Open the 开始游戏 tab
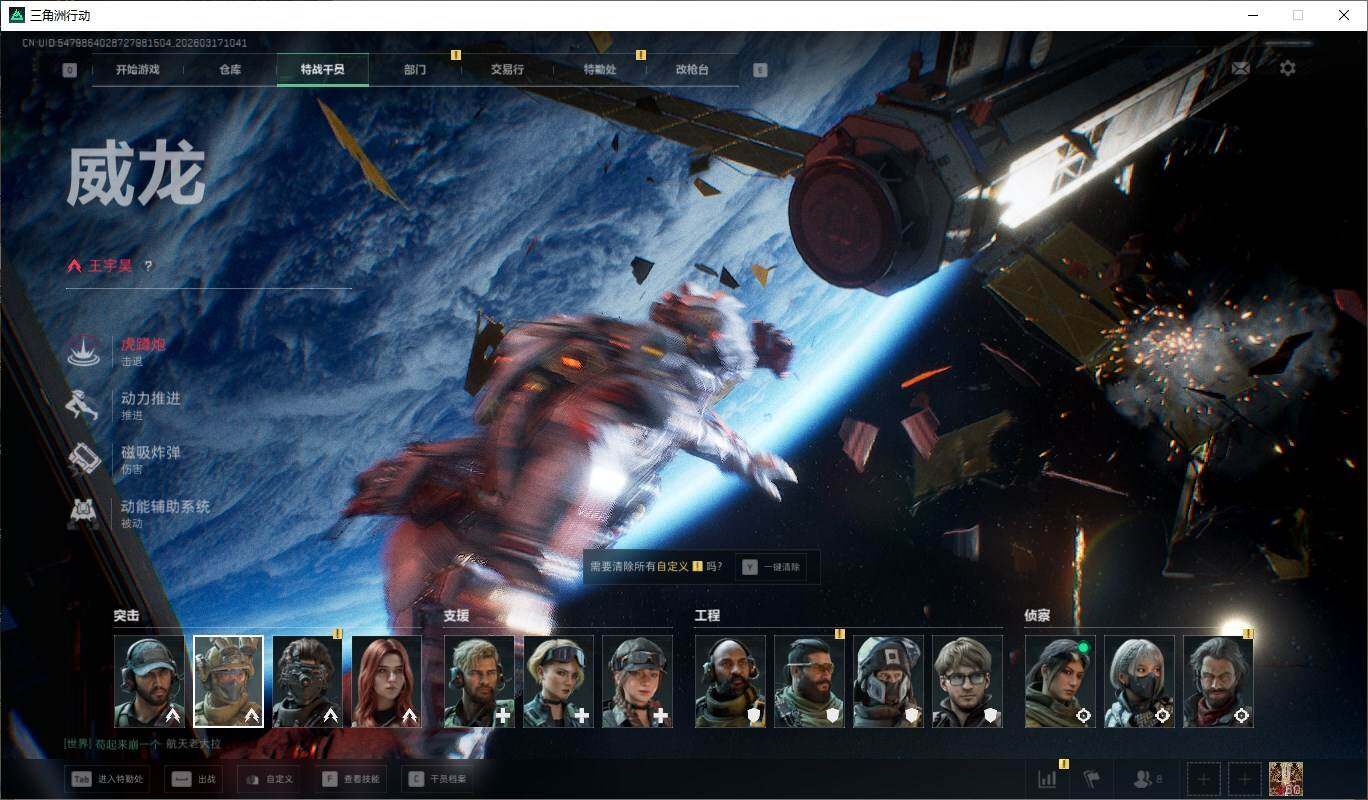This screenshot has height=800, width=1368. (x=137, y=70)
